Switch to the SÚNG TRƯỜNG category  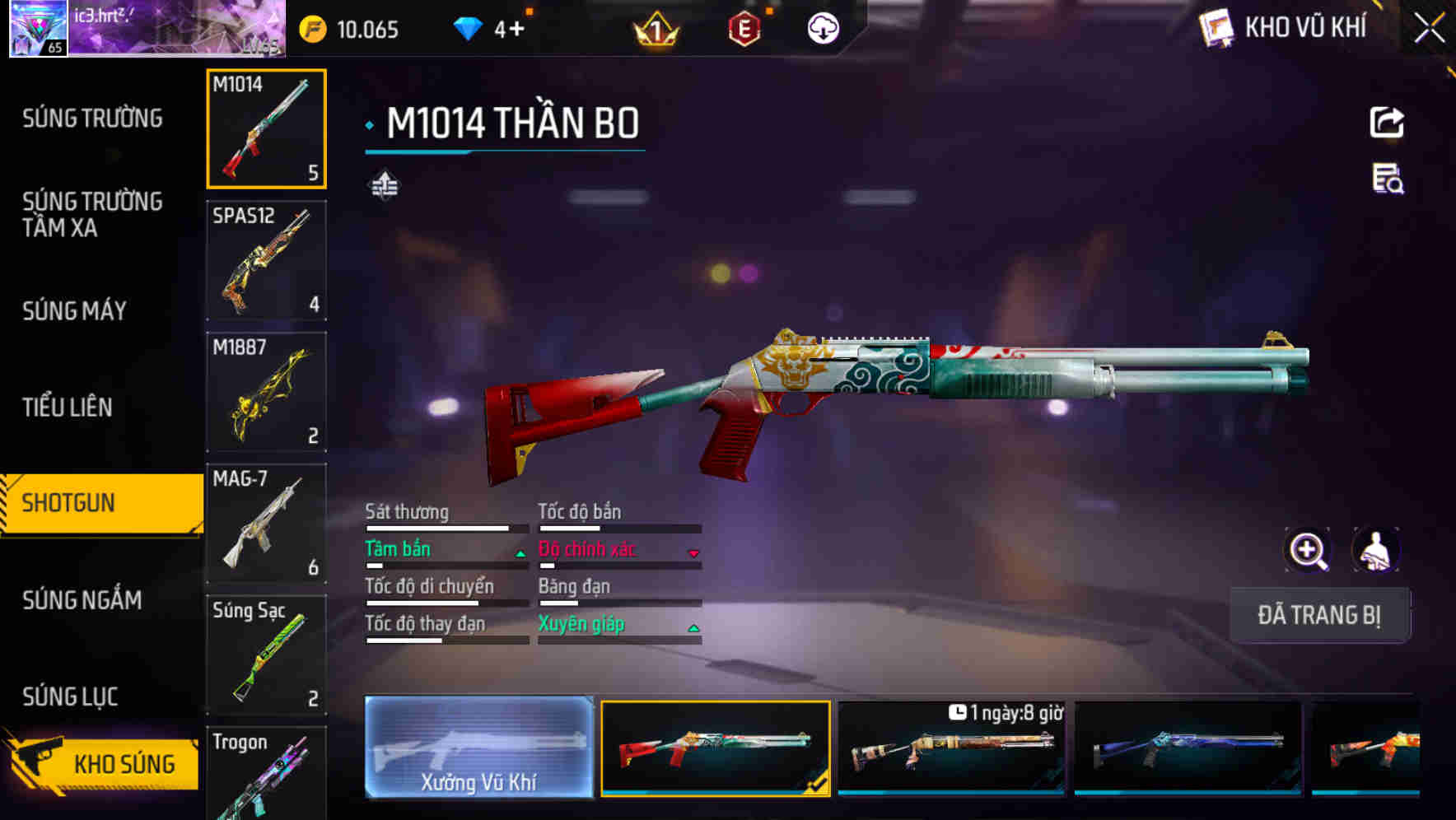pos(91,118)
